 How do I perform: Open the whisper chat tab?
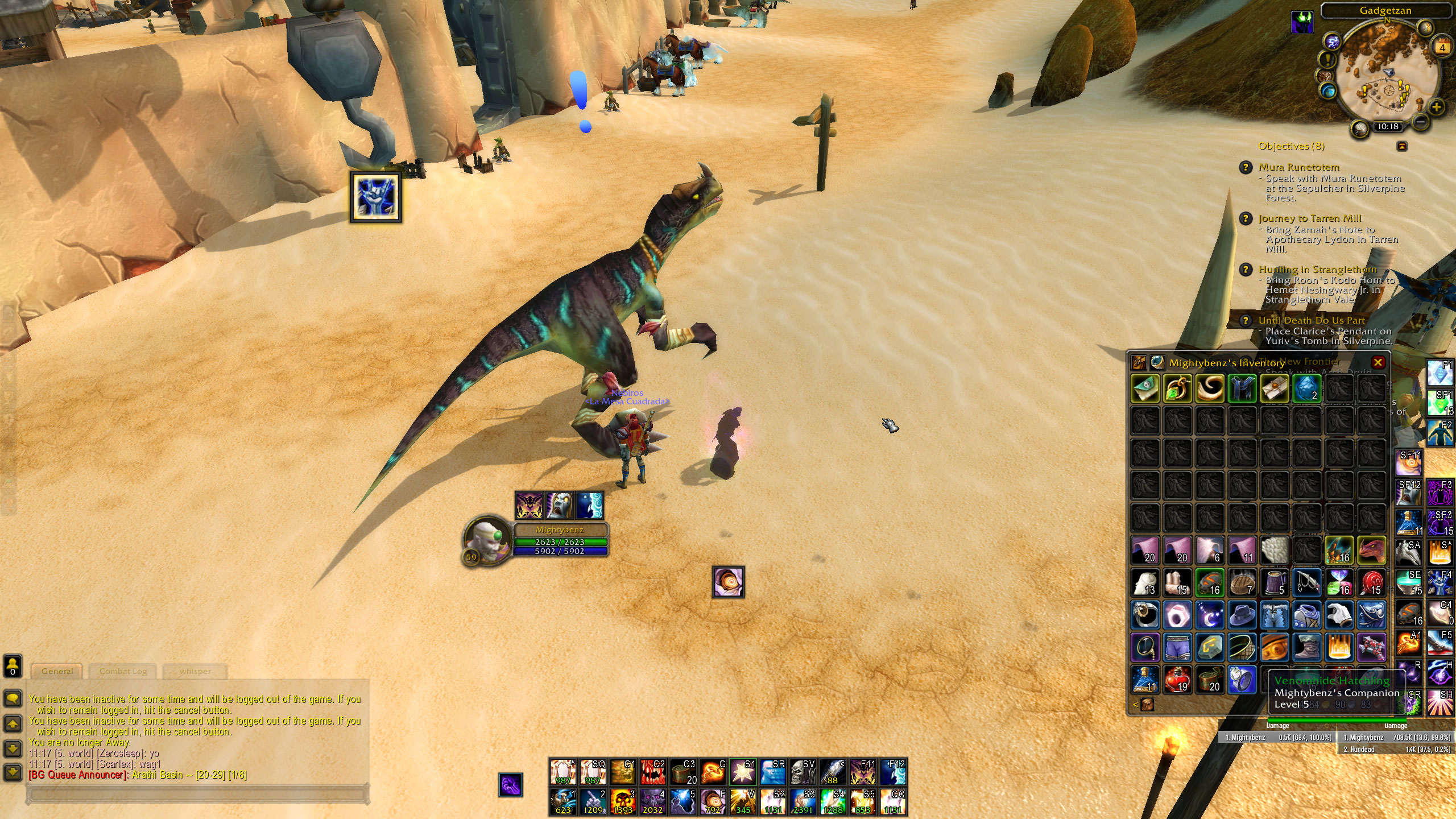pyautogui.click(x=195, y=671)
